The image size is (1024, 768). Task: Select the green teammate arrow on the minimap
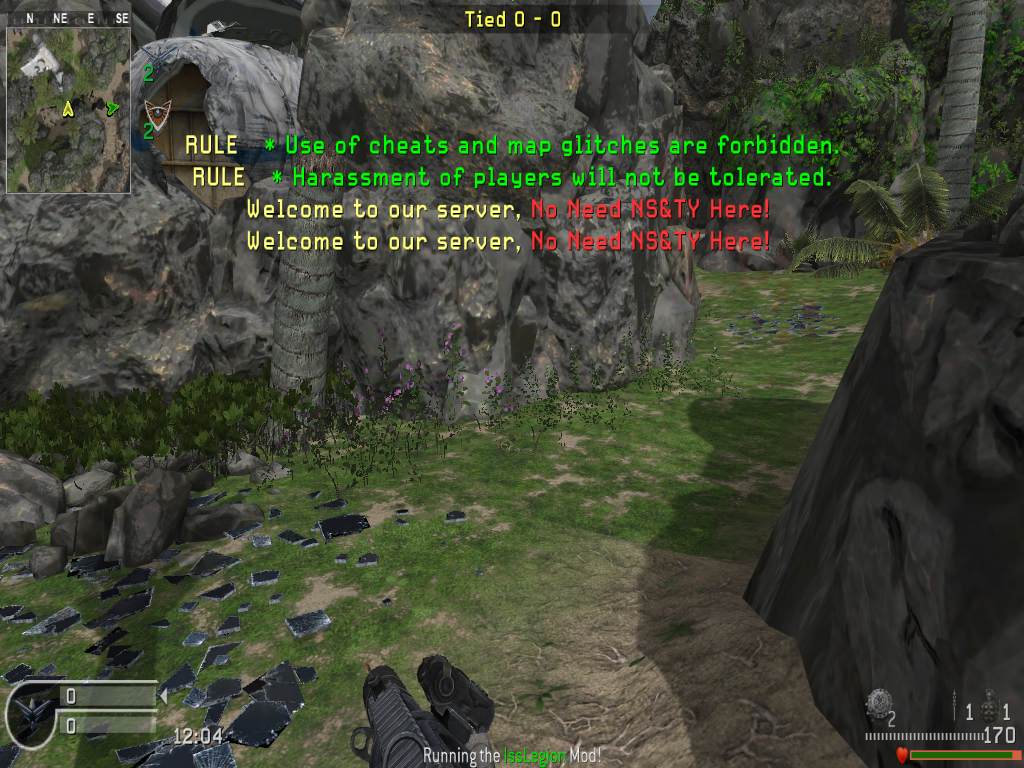tap(113, 107)
